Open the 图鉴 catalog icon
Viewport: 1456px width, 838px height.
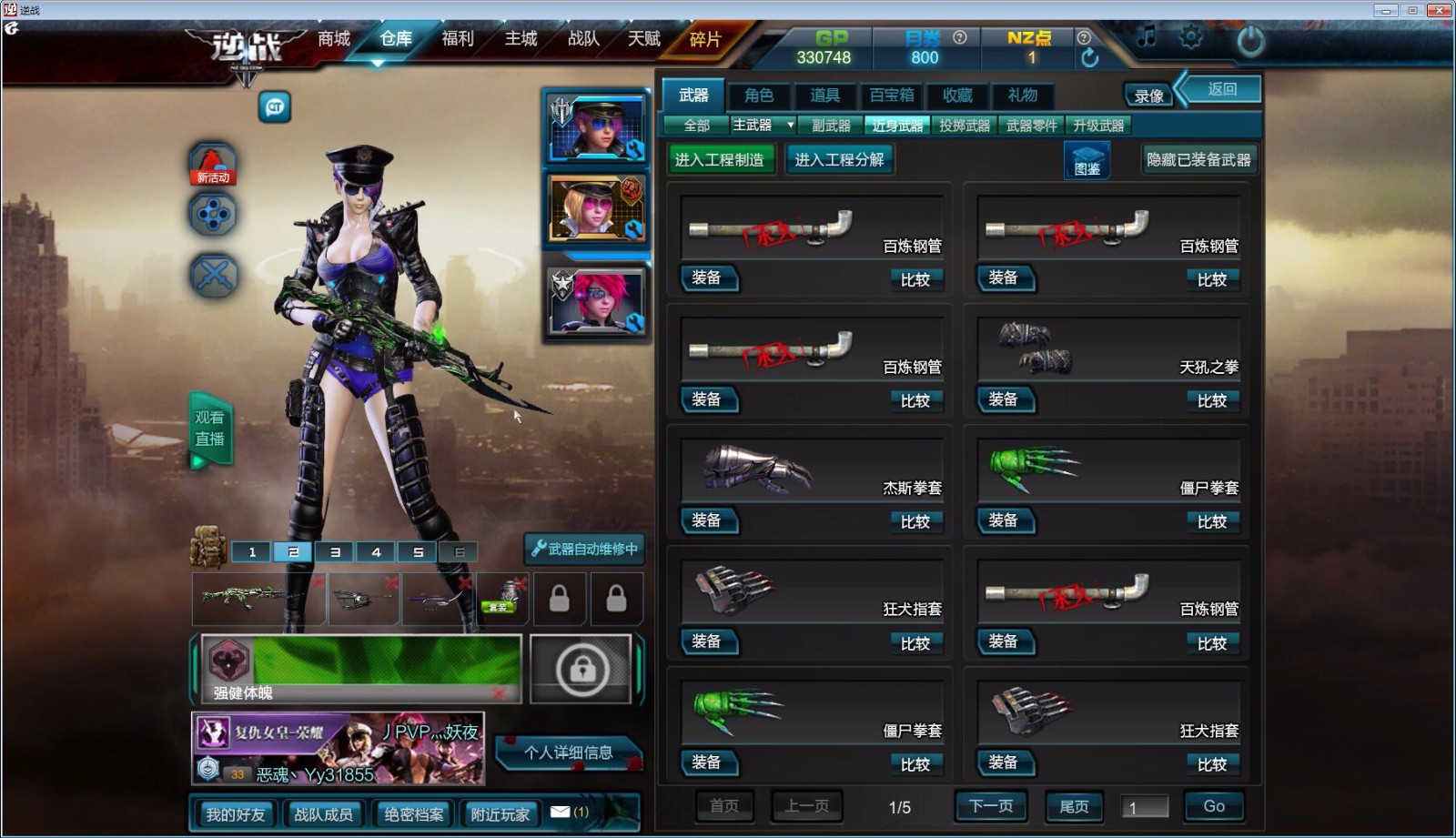coord(1086,161)
